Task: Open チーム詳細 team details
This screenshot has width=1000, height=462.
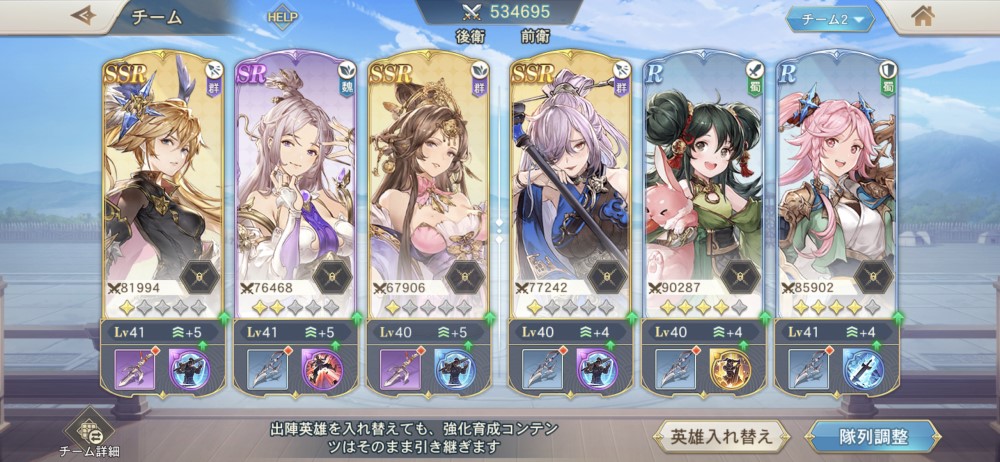Action: click(x=88, y=432)
